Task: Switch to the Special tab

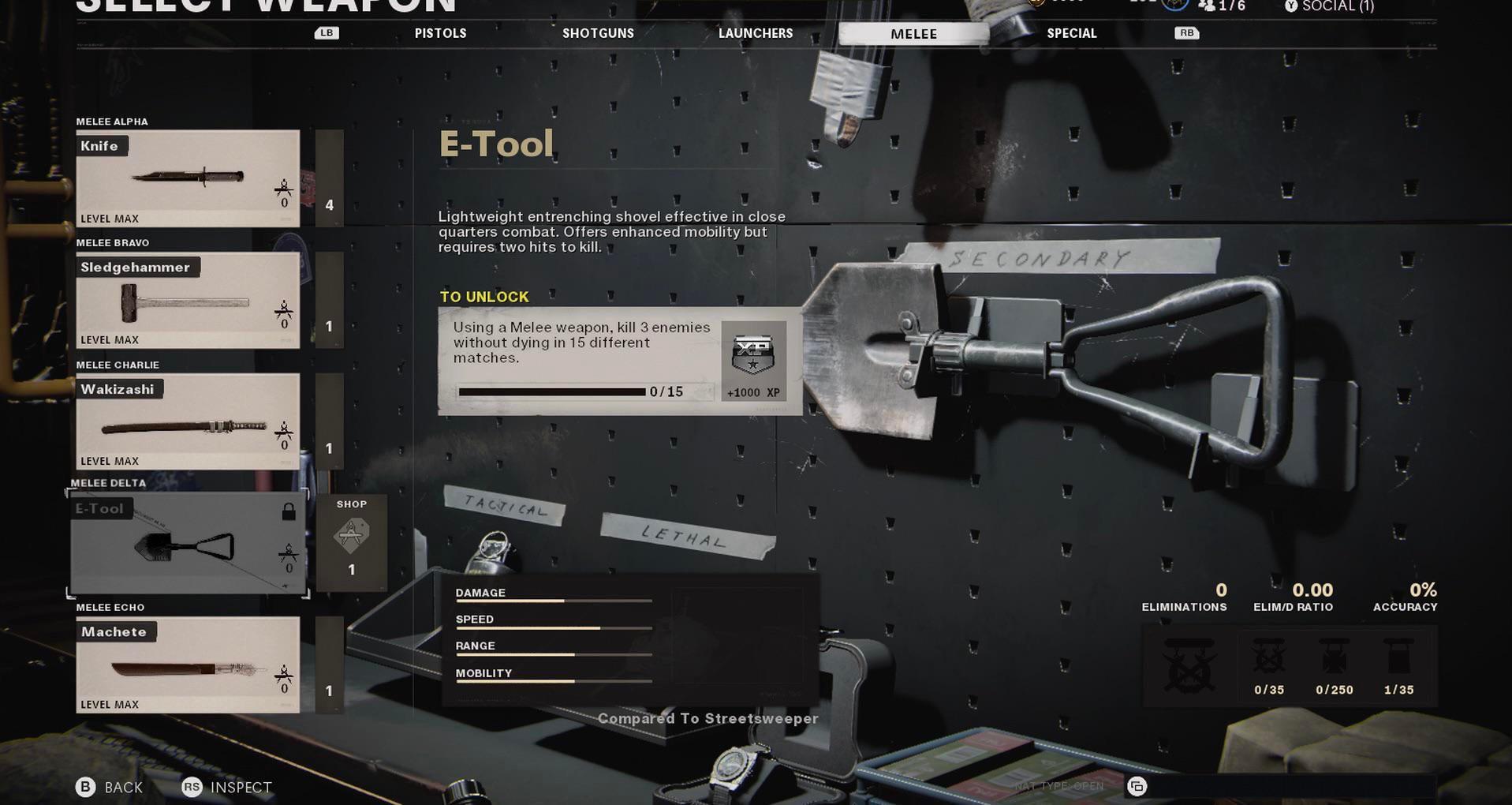Action: point(1071,32)
